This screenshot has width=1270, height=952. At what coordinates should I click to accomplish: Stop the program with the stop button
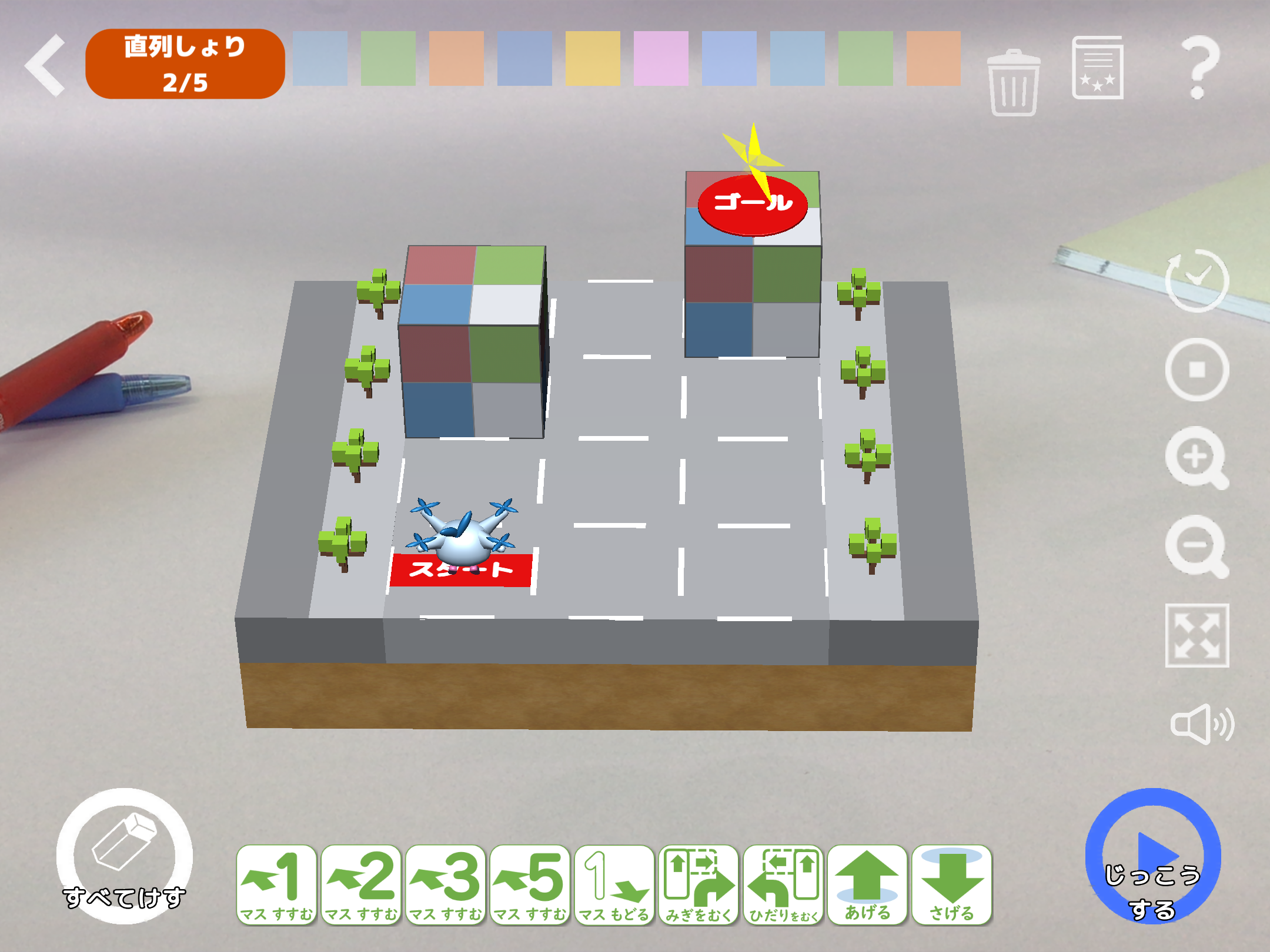(x=1197, y=370)
